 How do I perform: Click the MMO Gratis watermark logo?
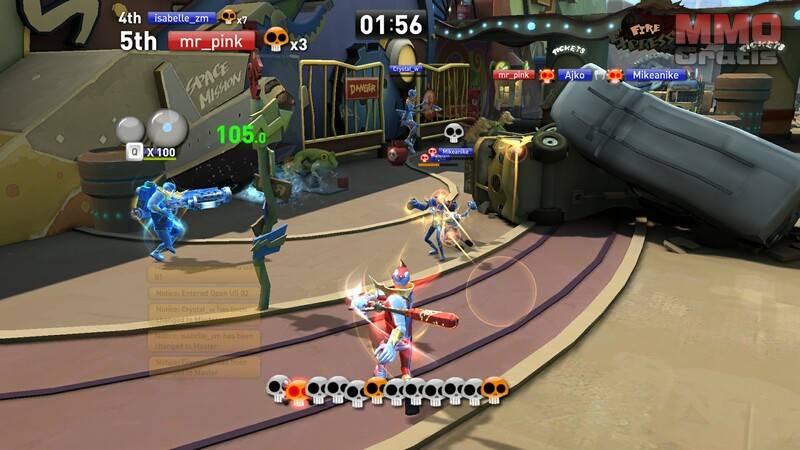[x=728, y=38]
